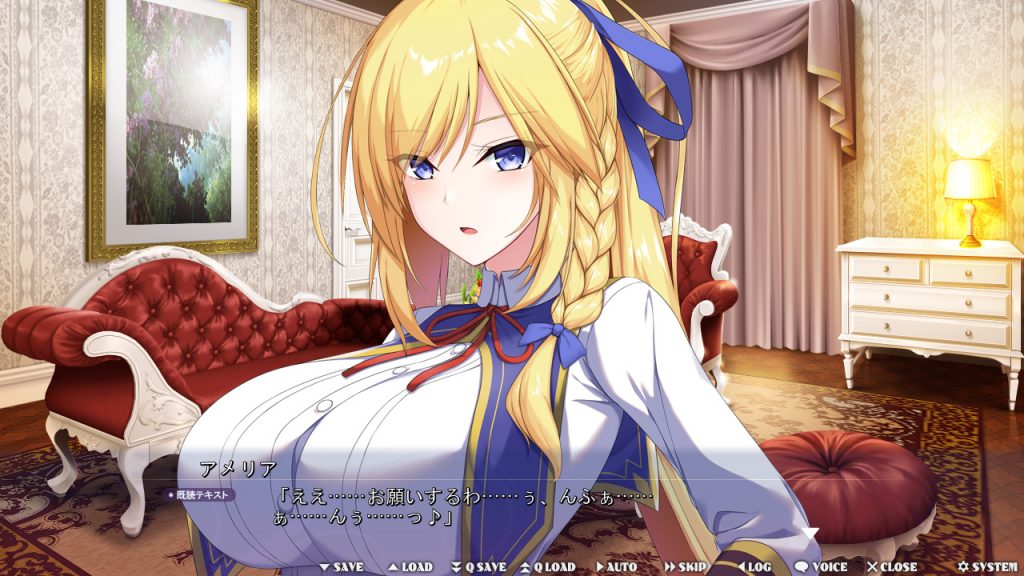
Task: Trigger the Q LOAD quick load
Action: [547, 567]
